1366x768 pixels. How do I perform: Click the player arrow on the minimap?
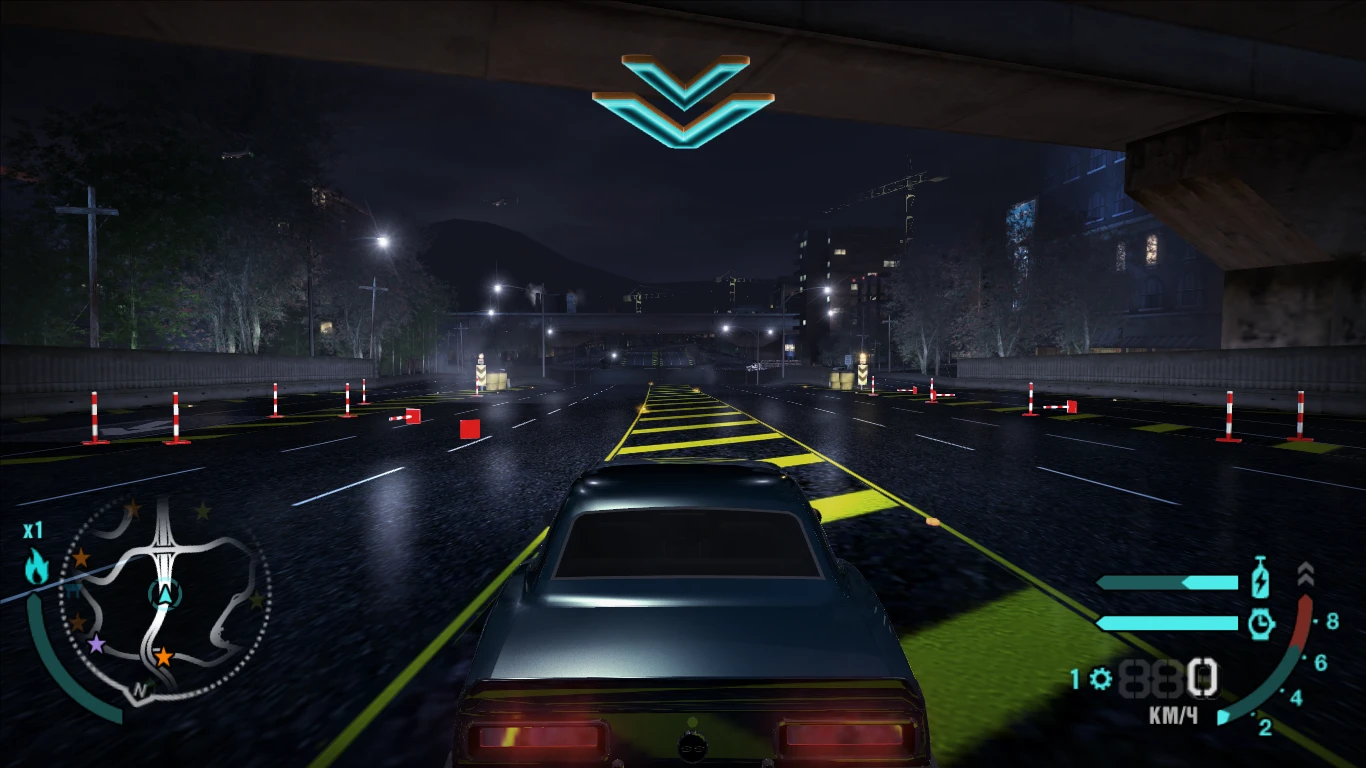[x=166, y=595]
